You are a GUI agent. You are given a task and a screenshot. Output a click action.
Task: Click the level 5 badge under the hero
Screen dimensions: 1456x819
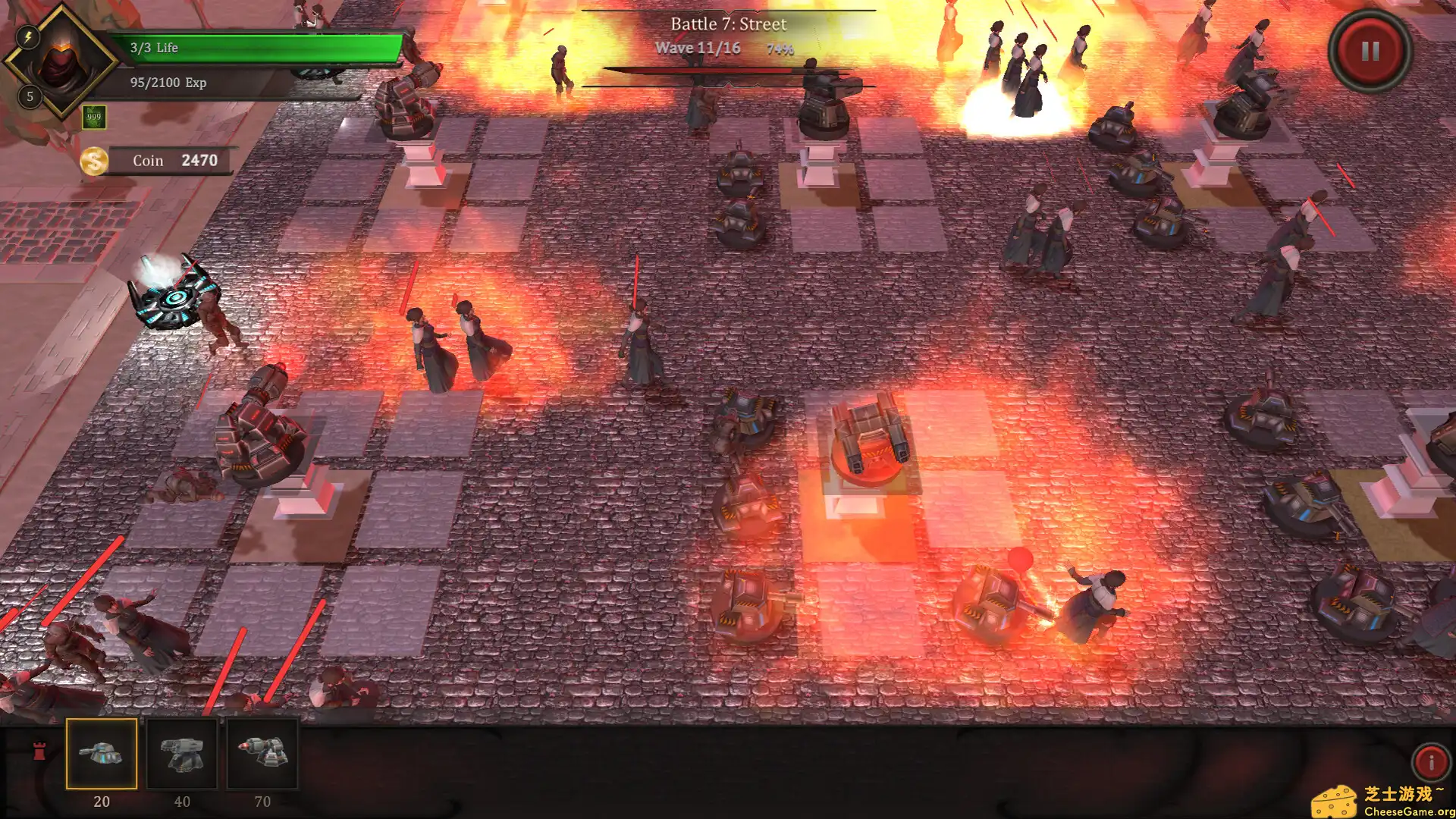[30, 97]
